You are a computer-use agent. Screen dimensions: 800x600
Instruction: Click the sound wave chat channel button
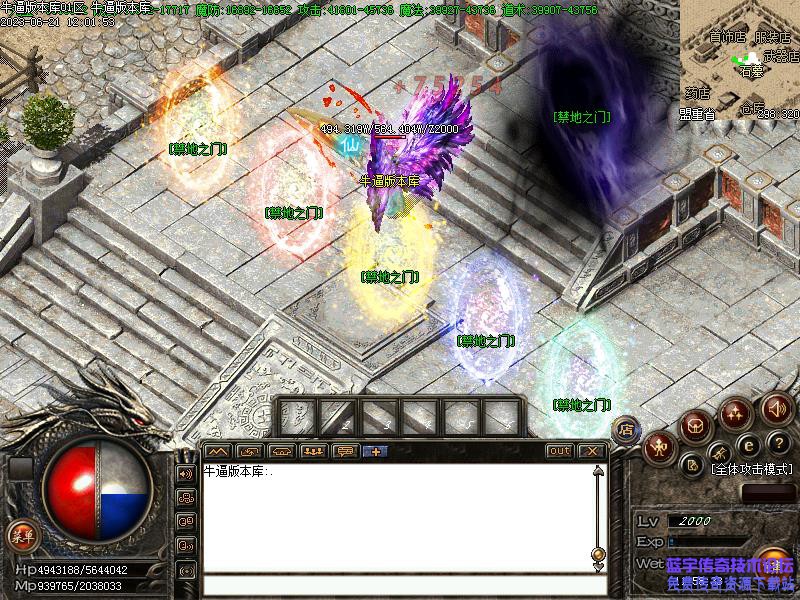click(185, 473)
